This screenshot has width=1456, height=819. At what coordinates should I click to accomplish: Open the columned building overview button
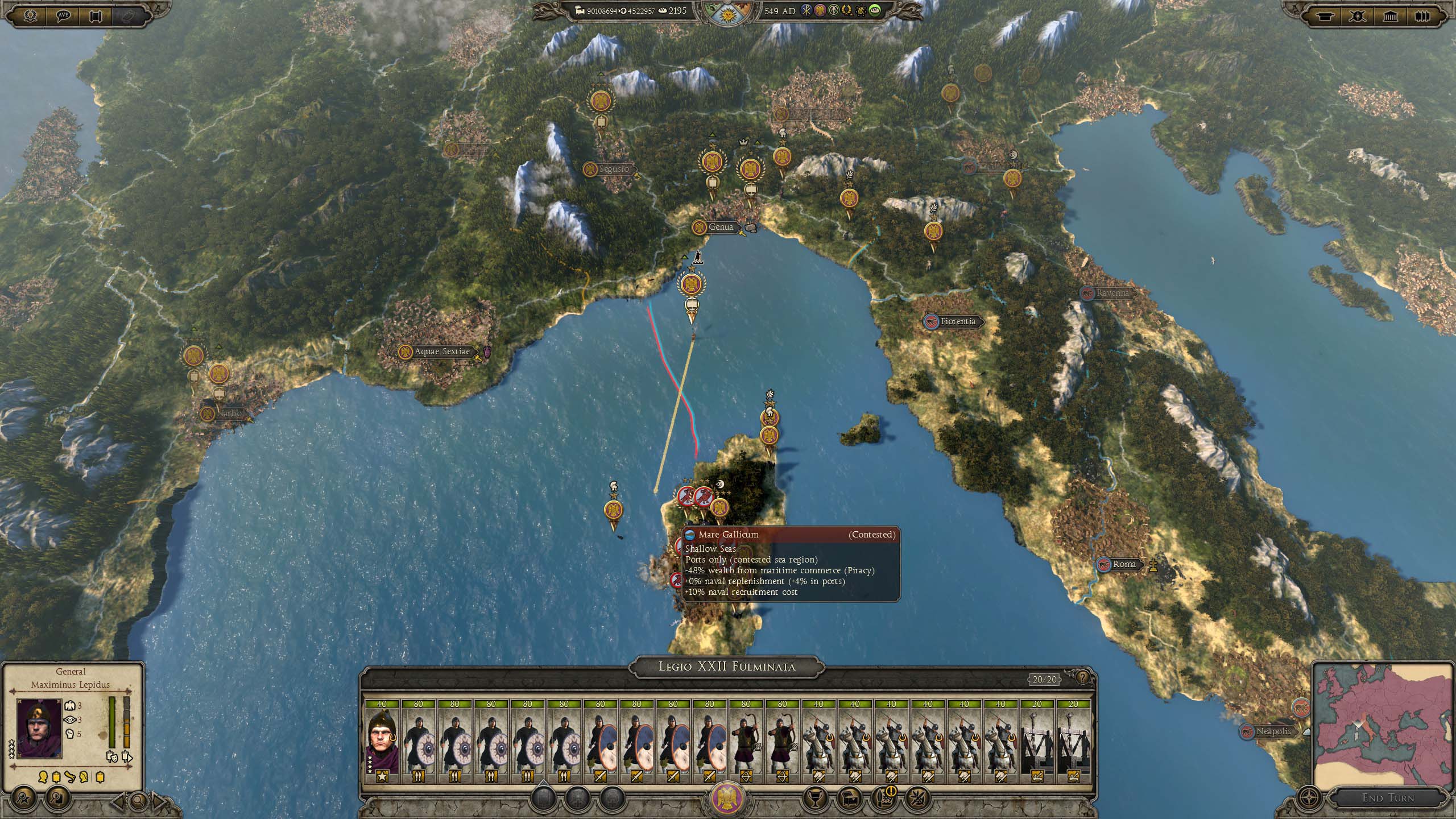1390,16
